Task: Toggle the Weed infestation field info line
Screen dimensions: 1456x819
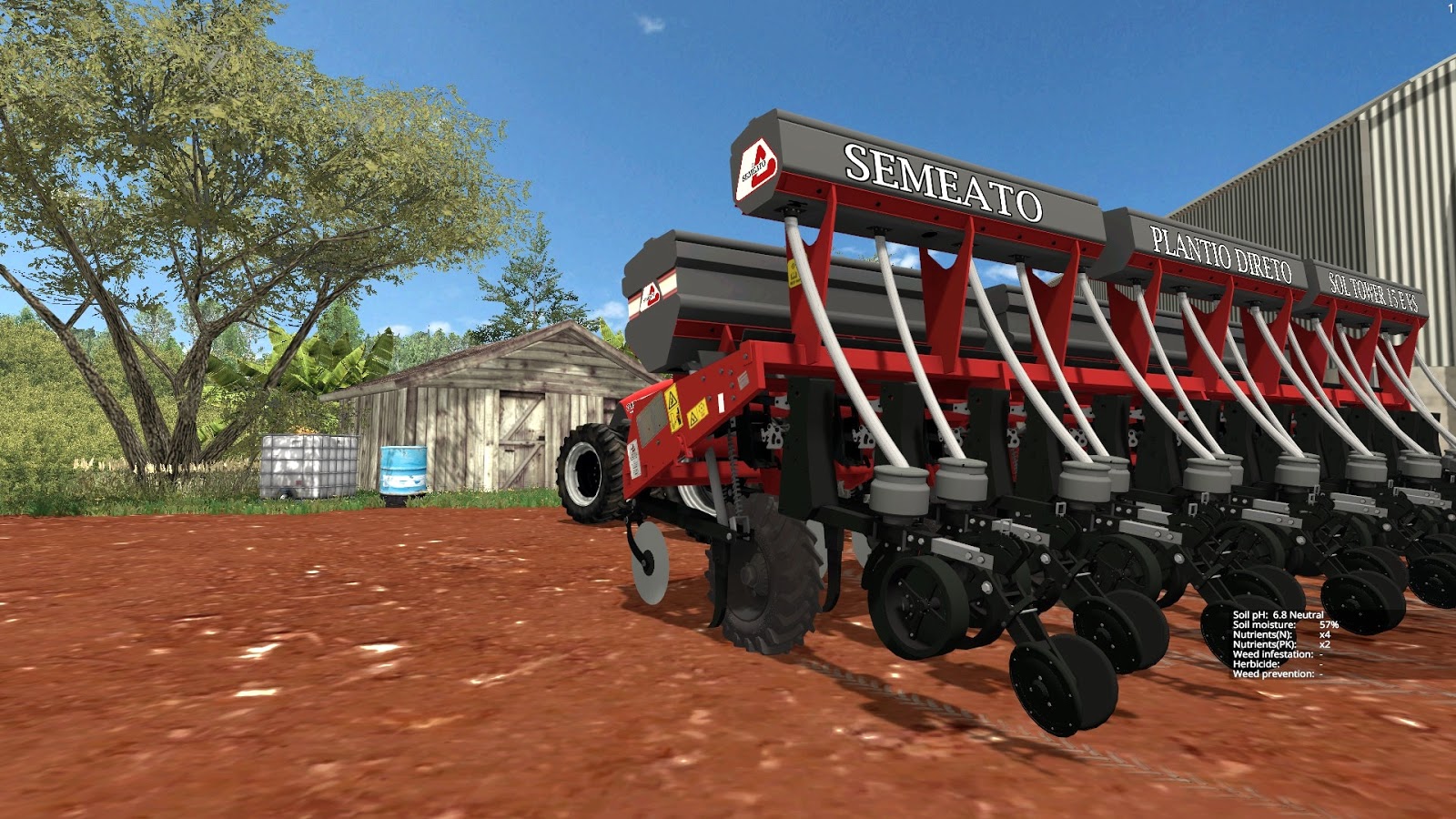Action: (1274, 654)
